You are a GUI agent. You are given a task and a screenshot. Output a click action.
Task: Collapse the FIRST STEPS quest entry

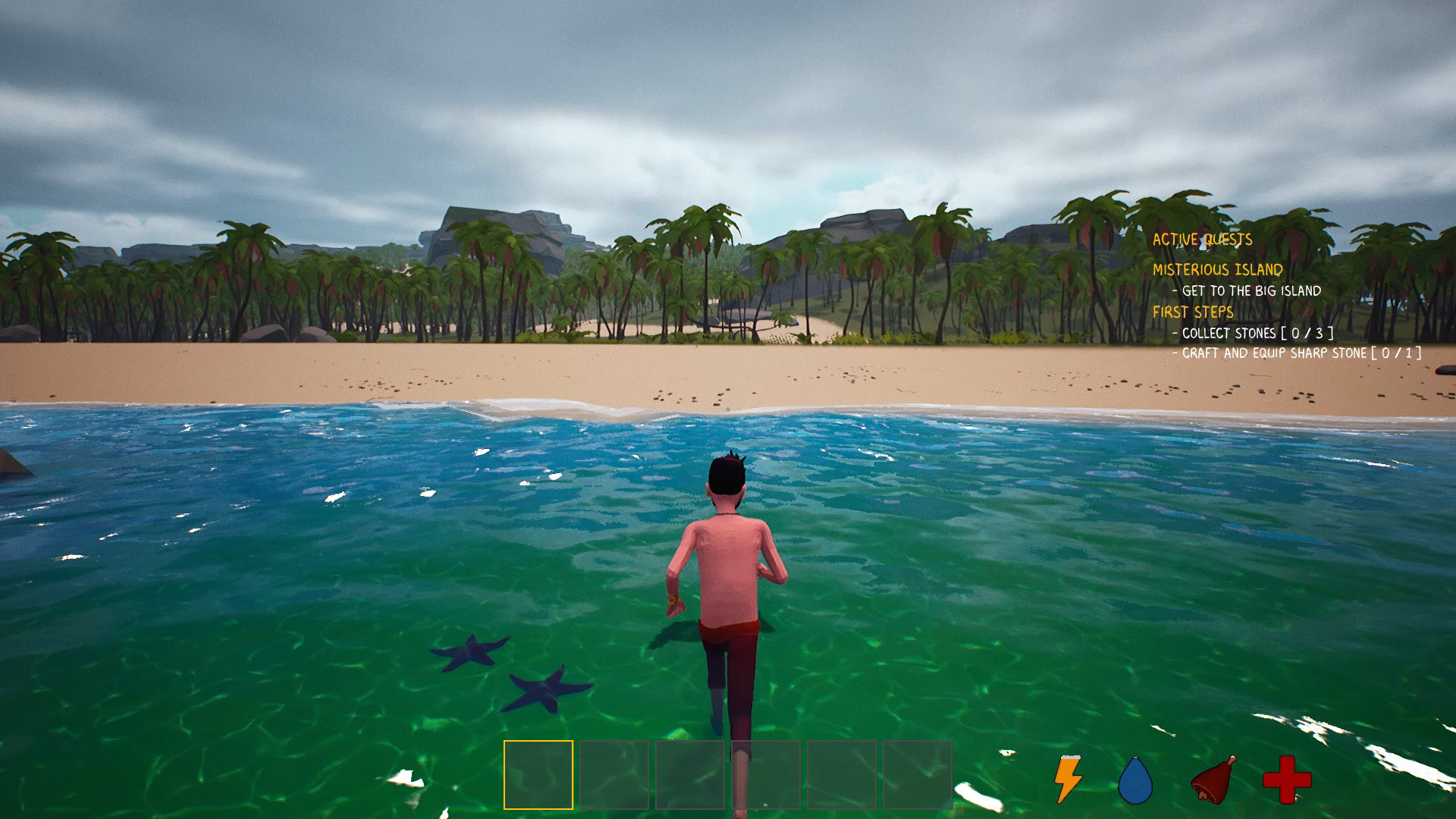[x=1193, y=312]
